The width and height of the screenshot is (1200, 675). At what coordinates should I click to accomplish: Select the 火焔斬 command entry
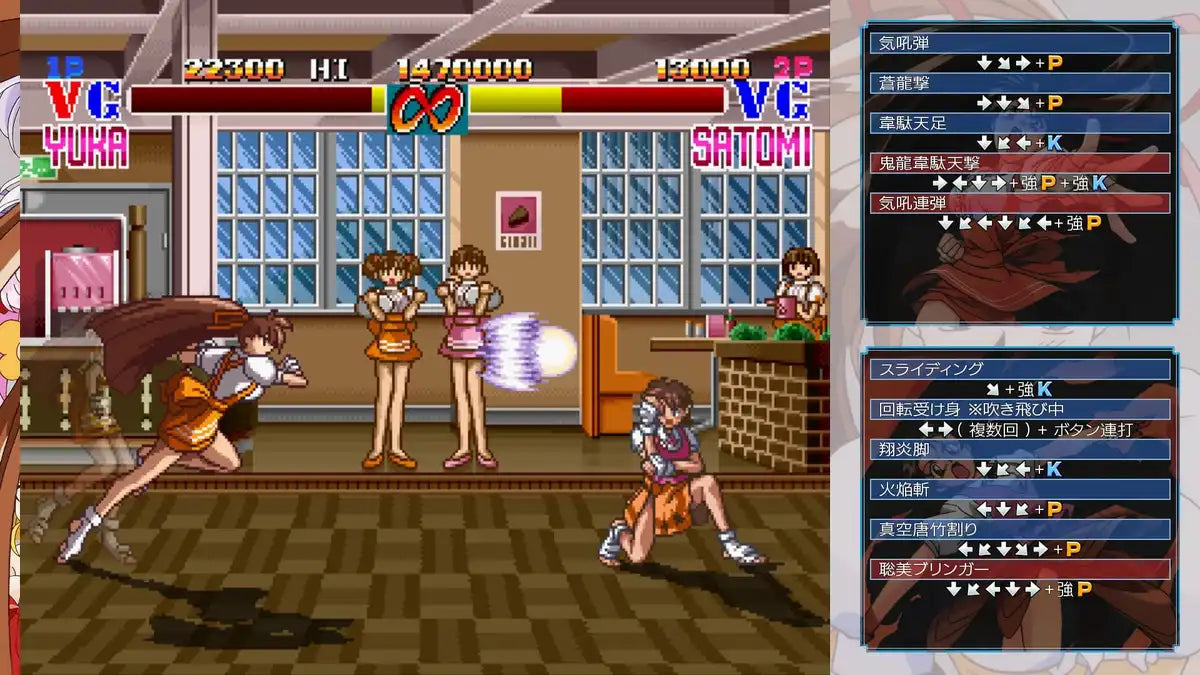click(x=1020, y=489)
